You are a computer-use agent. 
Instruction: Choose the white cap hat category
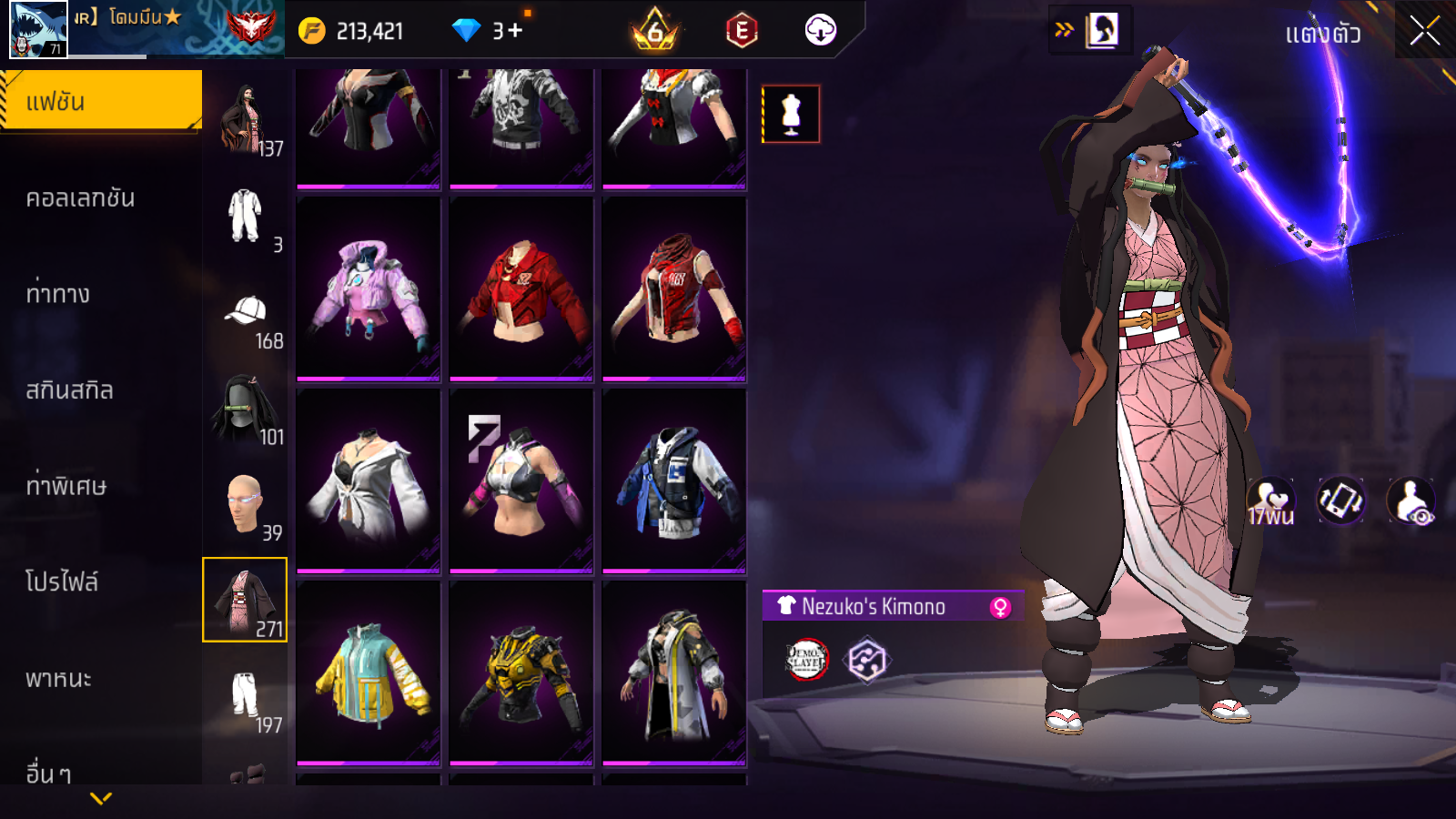coord(245,312)
